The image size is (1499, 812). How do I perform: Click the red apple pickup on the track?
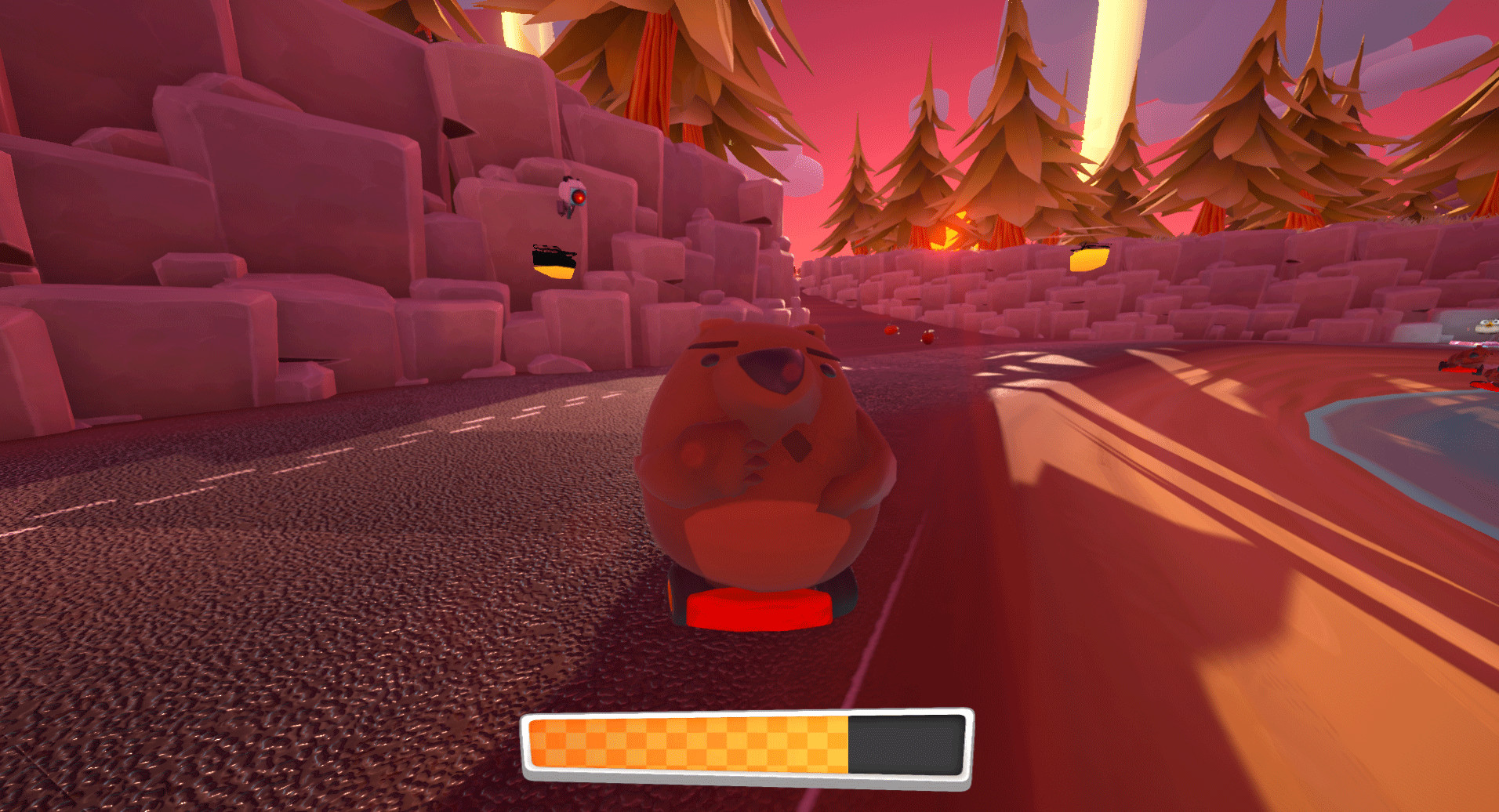click(891, 332)
